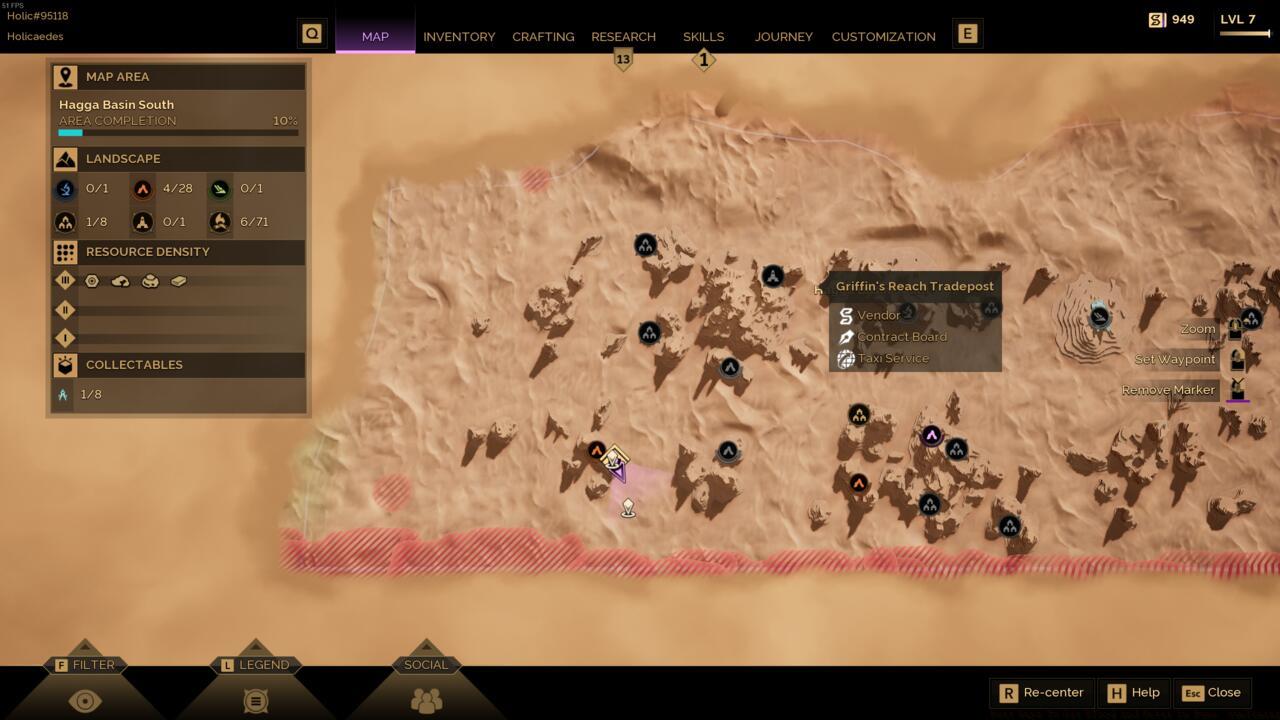1280x720 pixels.
Task: Switch to the Inventory tab
Action: (x=459, y=36)
